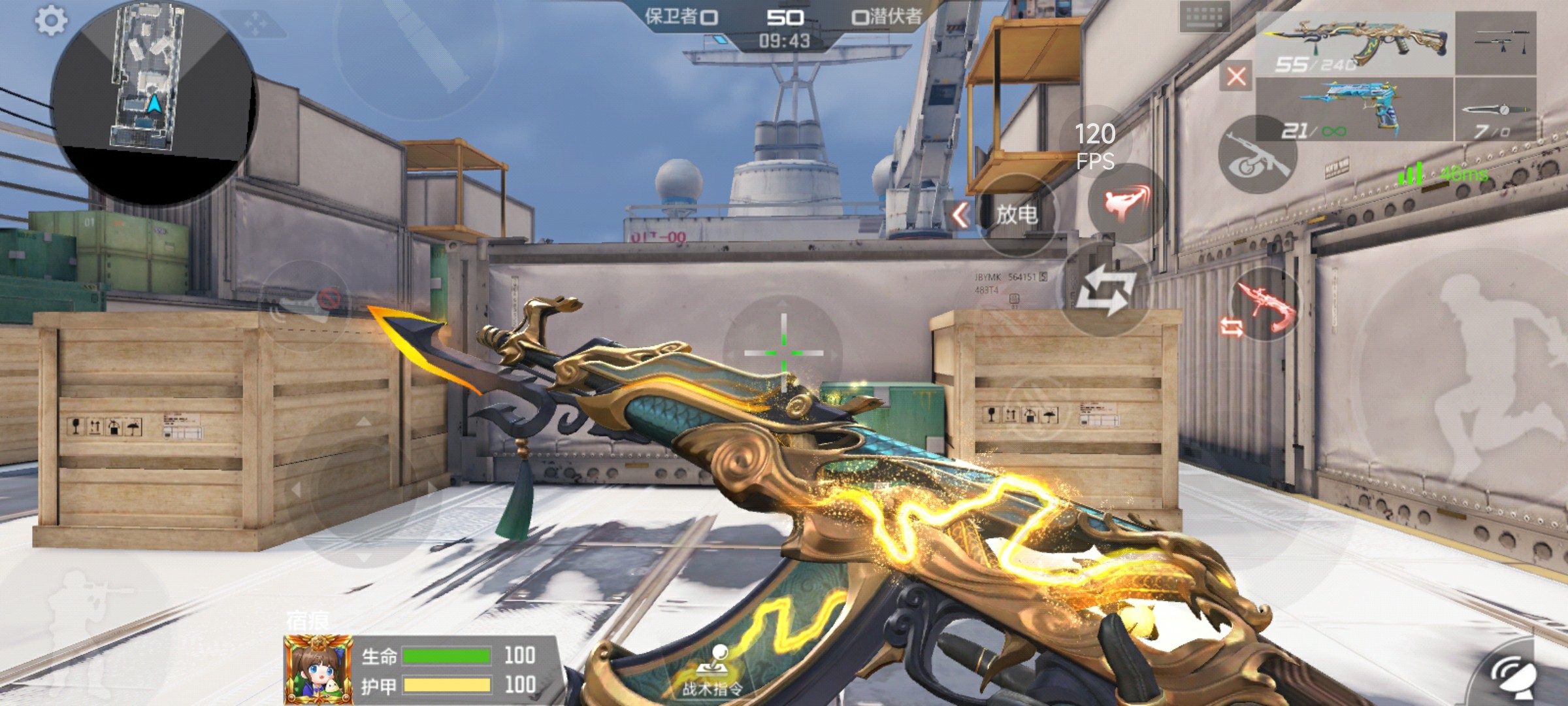Activate the 放电 skill button
The height and width of the screenshot is (706, 1568).
(x=1017, y=214)
